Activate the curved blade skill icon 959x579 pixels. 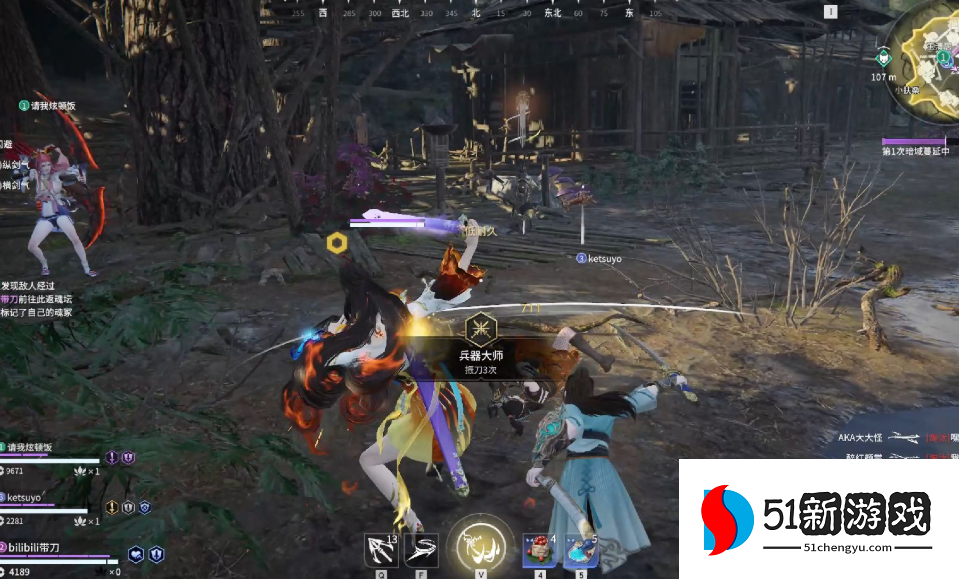421,550
